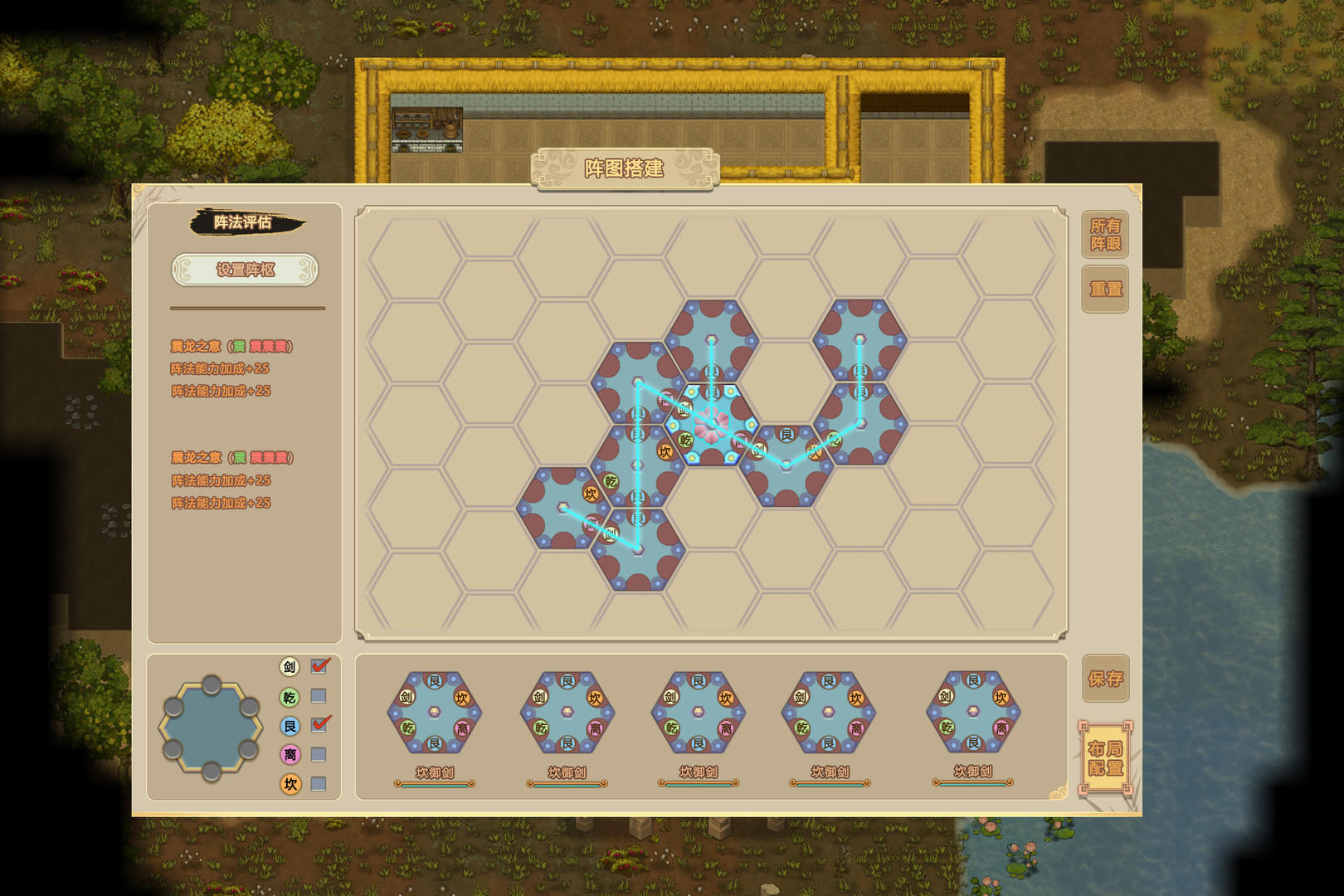The image size is (1344, 896).
Task: Click the 所有阵眼 button
Action: [x=1105, y=234]
